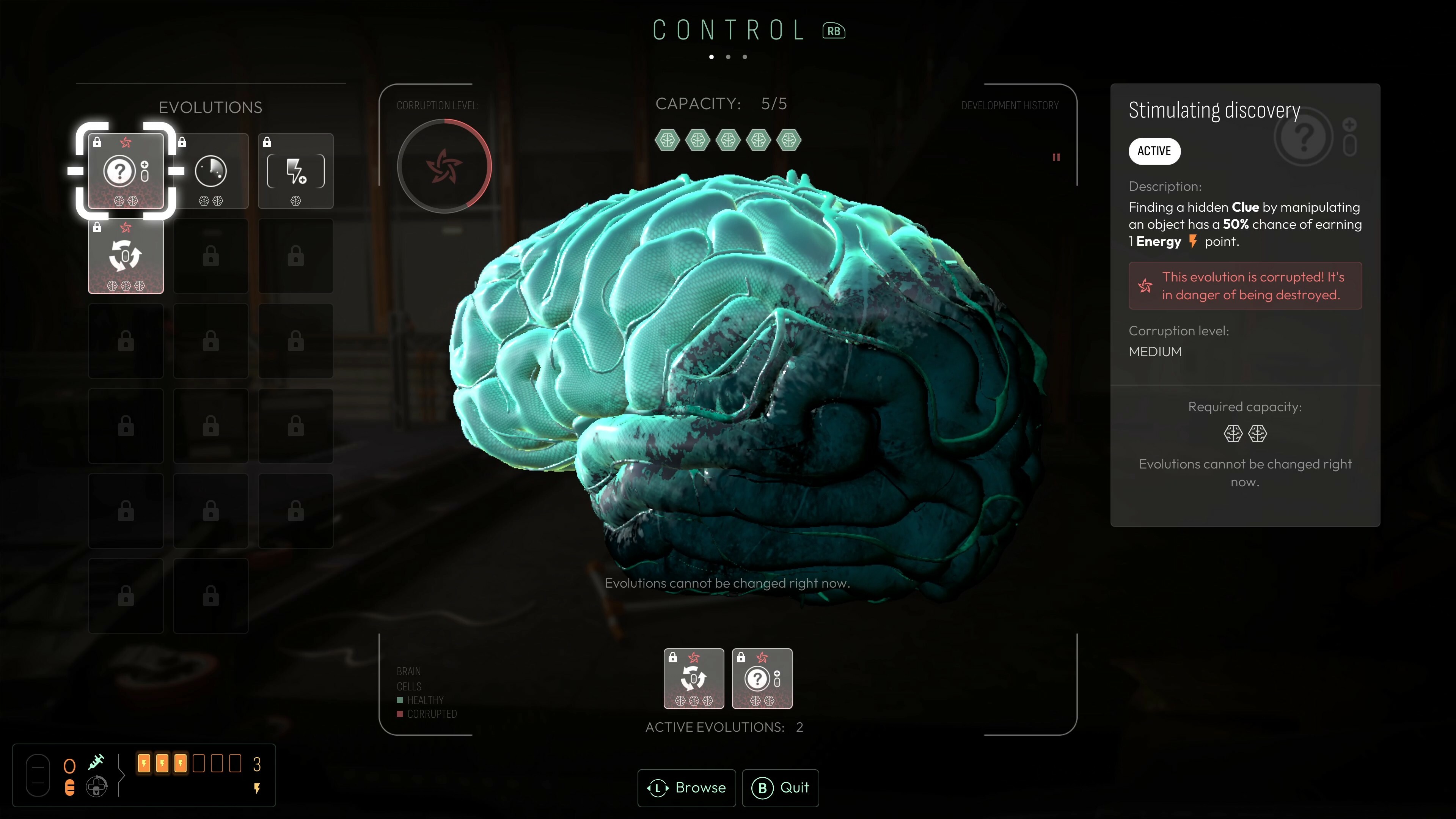Select the recycle-arrows evolution card
The width and height of the screenshot is (1456, 819).
click(126, 256)
